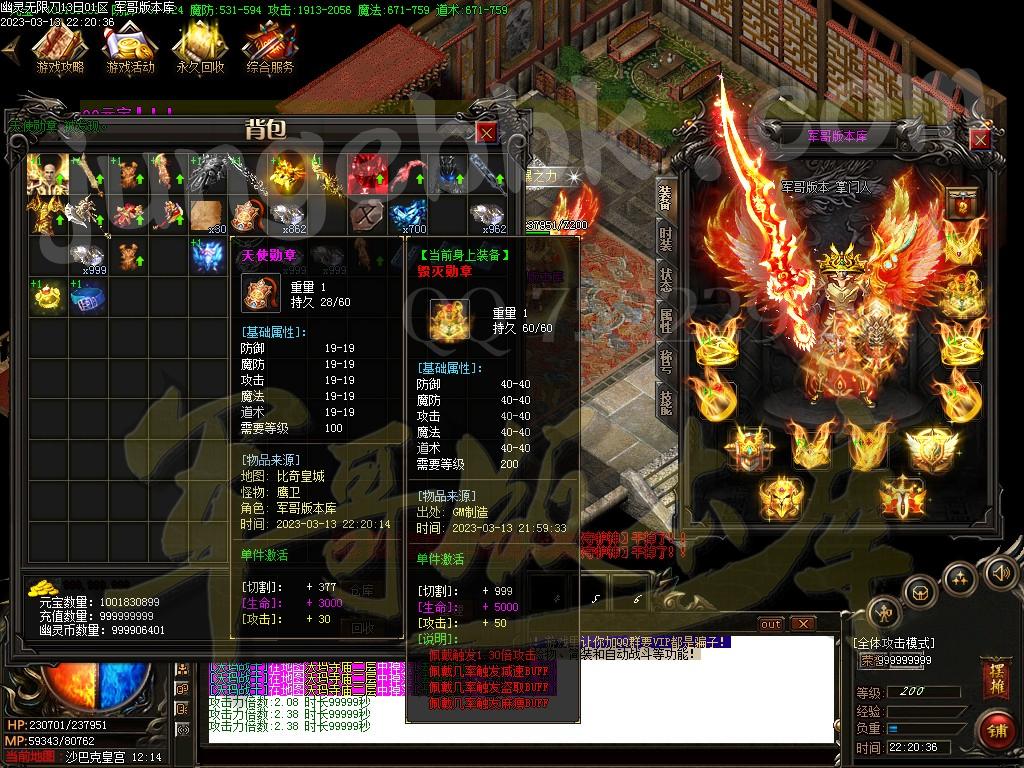The width and height of the screenshot is (1024, 768).
Task: Open the 综合服务 services menu
Action: (270, 48)
